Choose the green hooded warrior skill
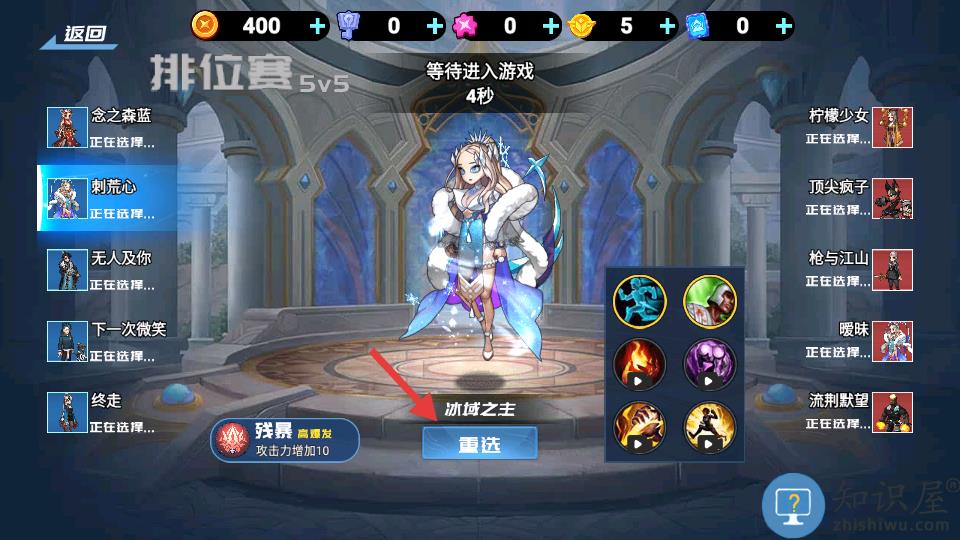 [x=710, y=301]
